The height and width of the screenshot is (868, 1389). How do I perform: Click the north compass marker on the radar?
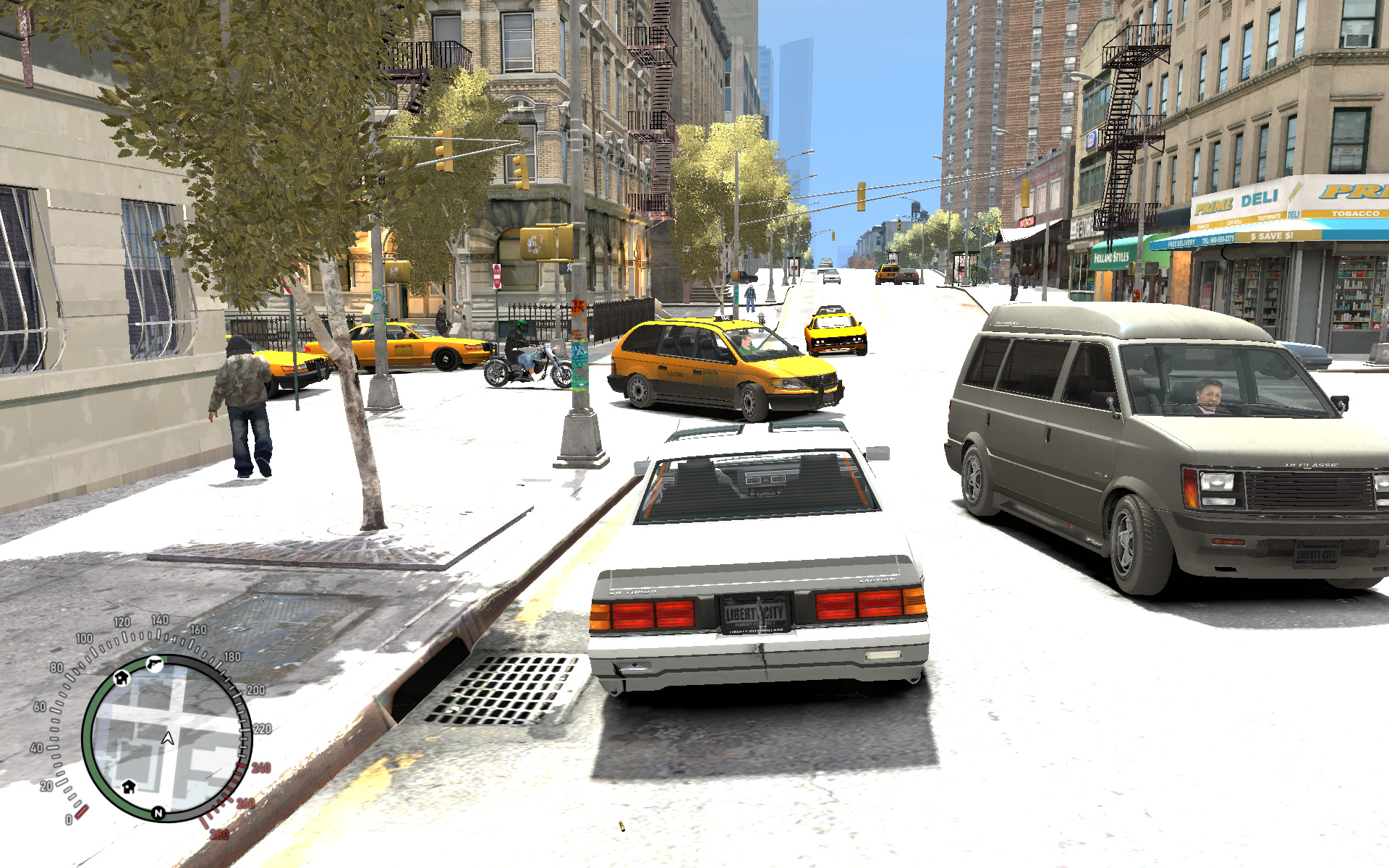pyautogui.click(x=158, y=813)
